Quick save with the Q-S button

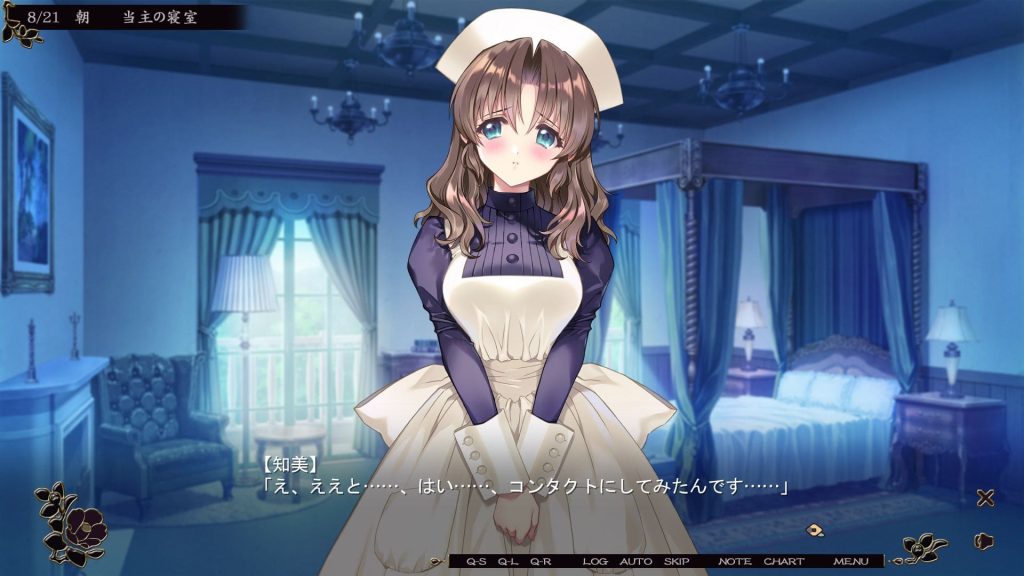coord(476,562)
